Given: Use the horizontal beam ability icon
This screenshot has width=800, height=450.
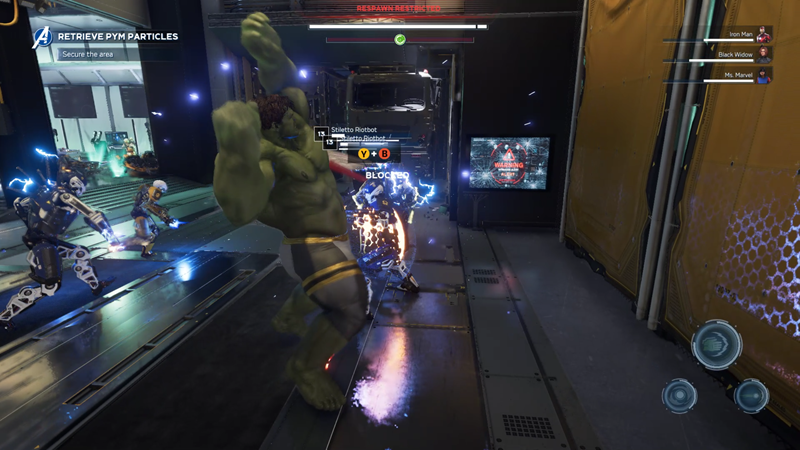Looking at the screenshot, I should tap(751, 395).
